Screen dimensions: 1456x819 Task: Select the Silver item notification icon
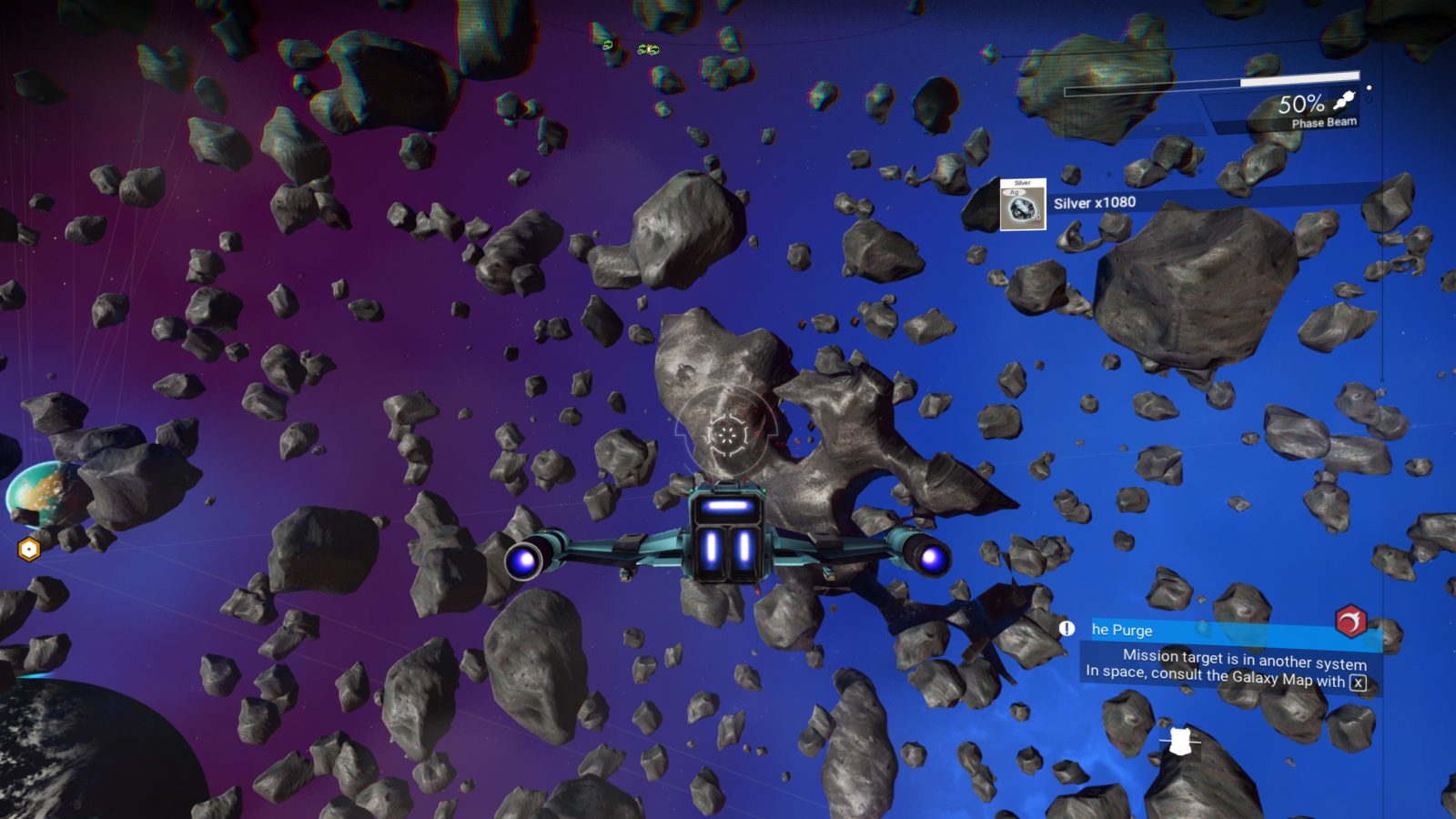[1023, 205]
